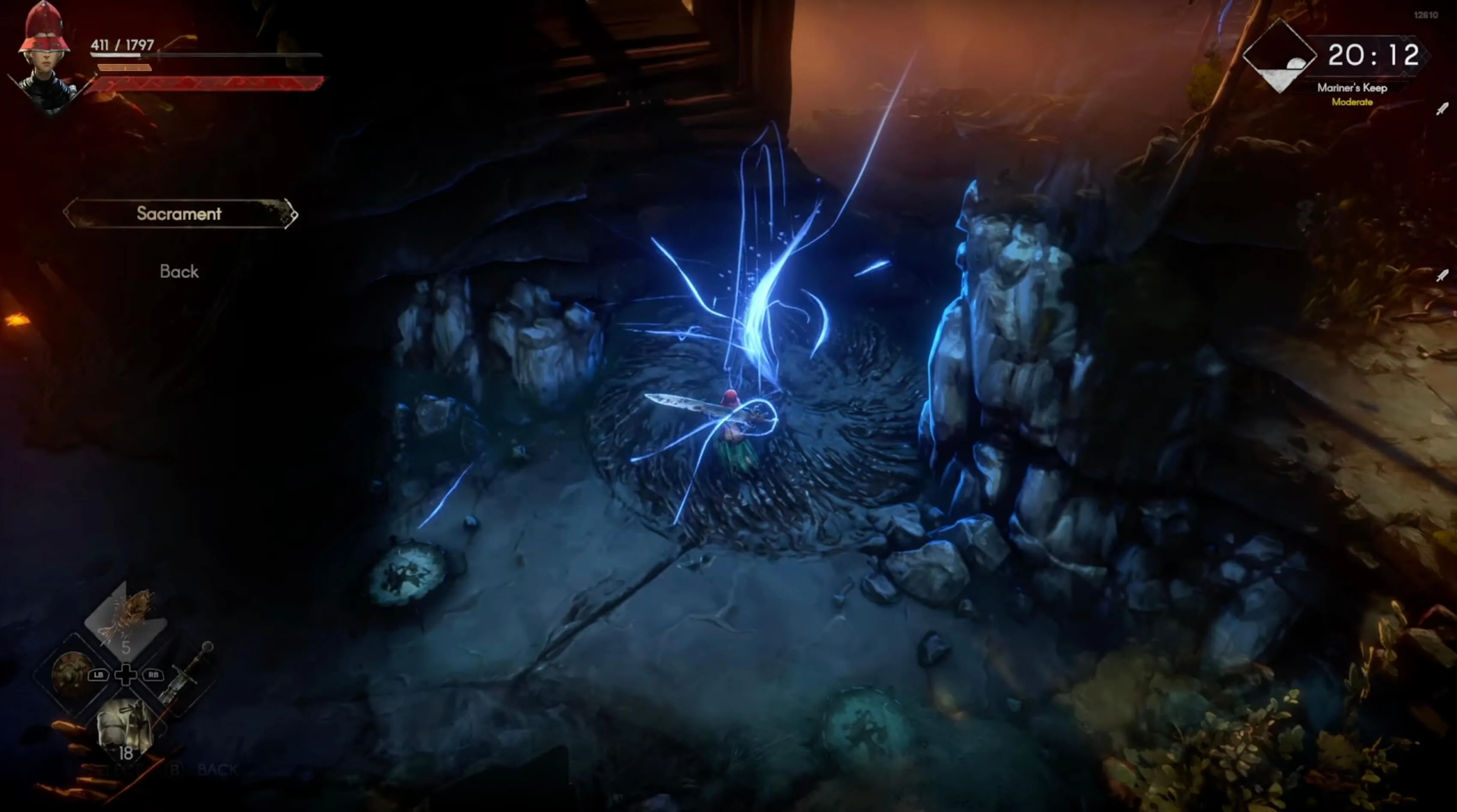Select the Sacrament menu option
The image size is (1457, 812).
[179, 214]
